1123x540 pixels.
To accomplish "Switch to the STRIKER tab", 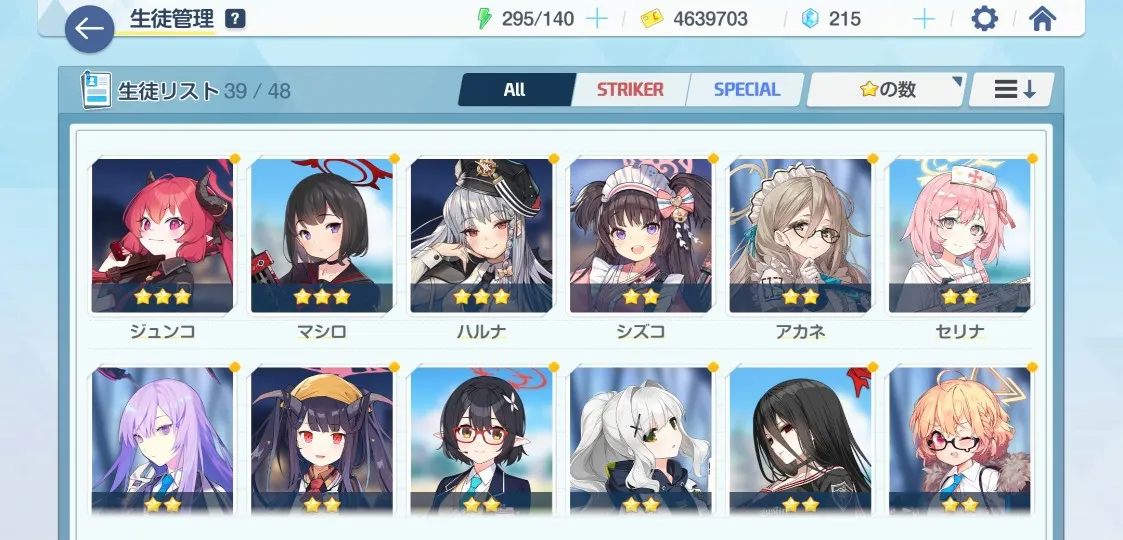I will coord(630,90).
